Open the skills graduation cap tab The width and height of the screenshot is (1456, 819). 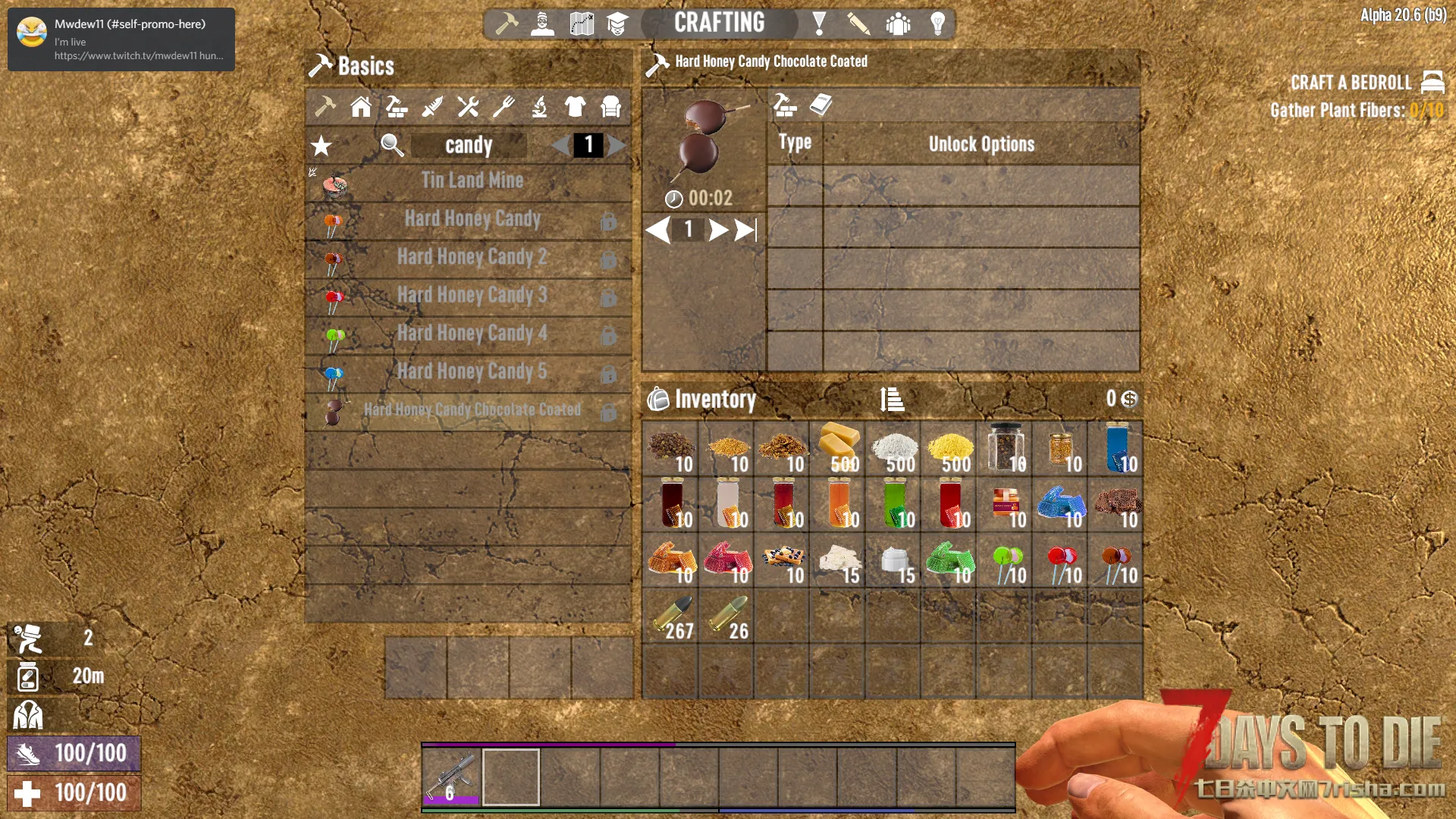(617, 24)
